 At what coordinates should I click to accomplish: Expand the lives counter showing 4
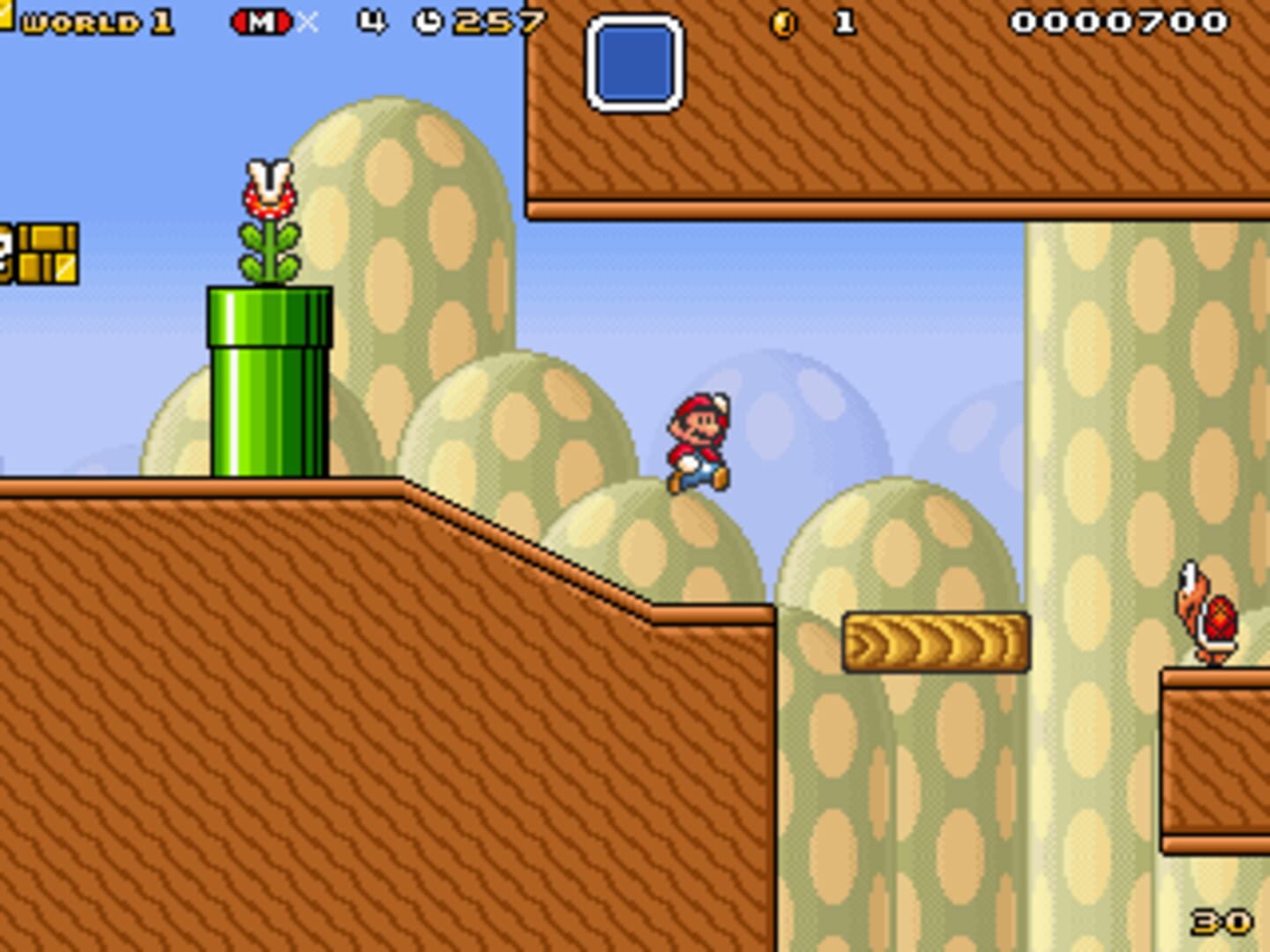pyautogui.click(x=370, y=21)
